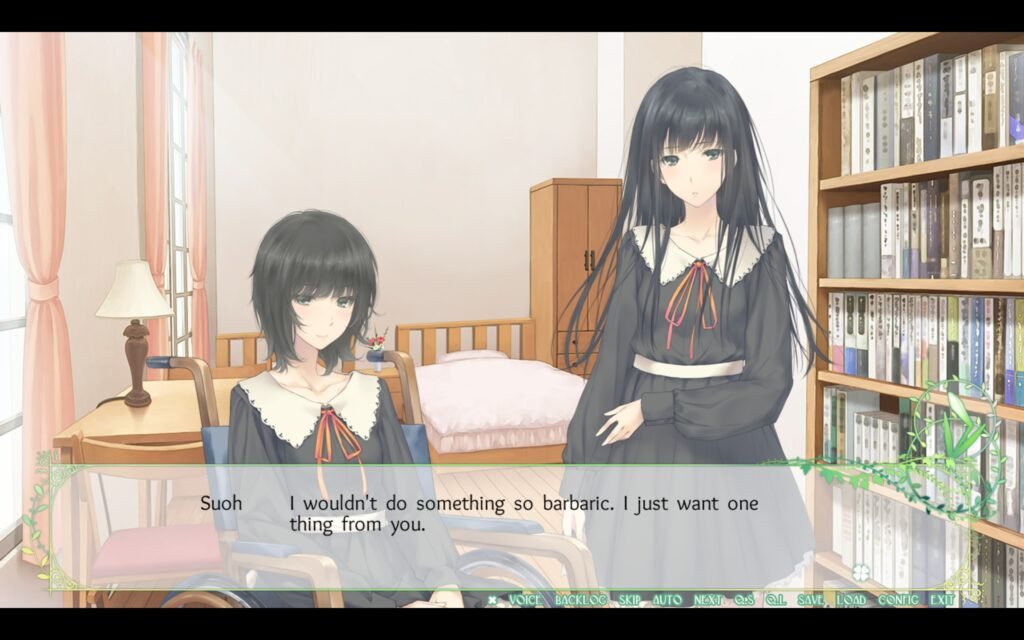Open the LOAD menu
The width and height of the screenshot is (1024, 640).
[x=852, y=600]
